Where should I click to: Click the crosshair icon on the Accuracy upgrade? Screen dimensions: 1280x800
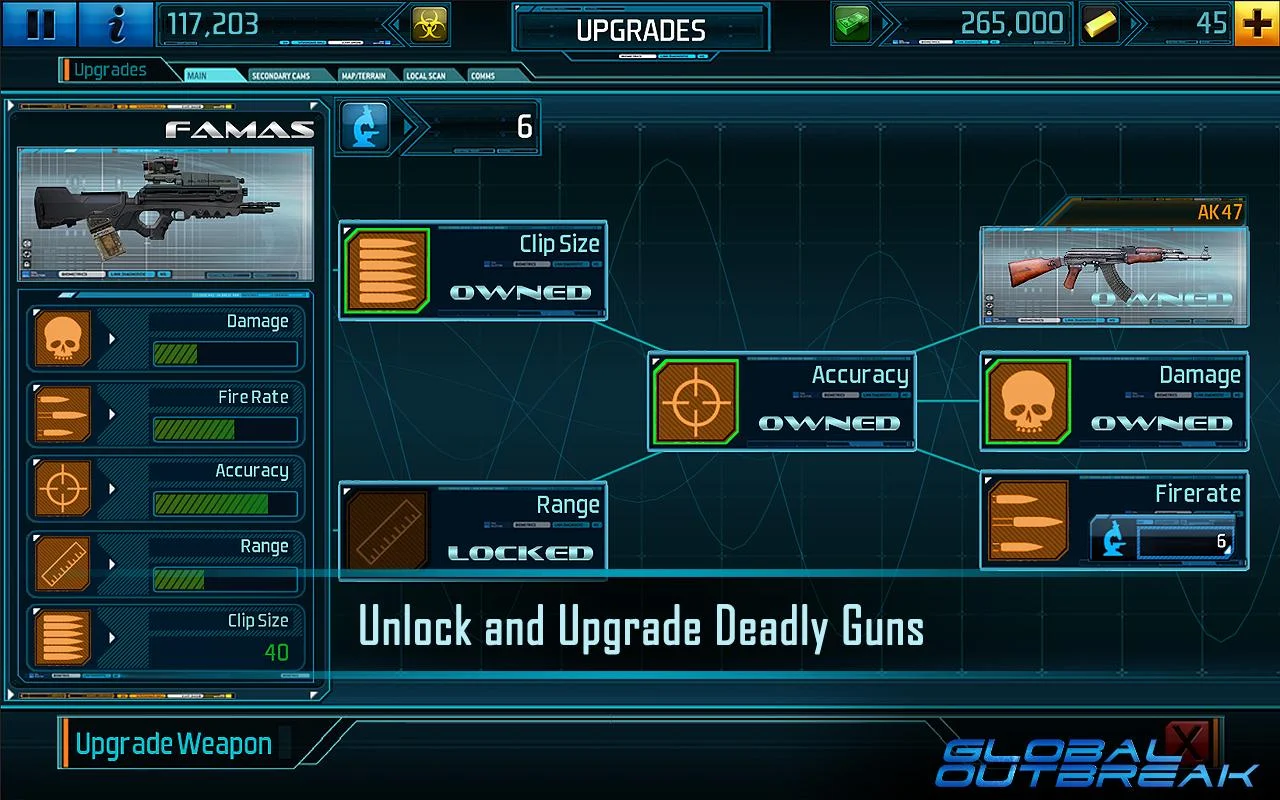coord(694,400)
